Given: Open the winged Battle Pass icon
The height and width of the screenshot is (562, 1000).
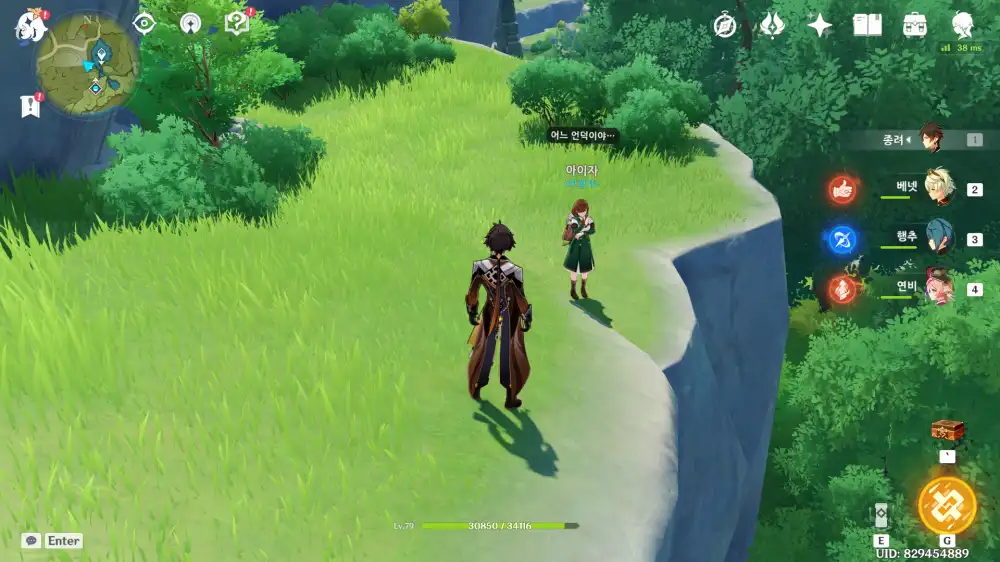Looking at the screenshot, I should point(772,26).
